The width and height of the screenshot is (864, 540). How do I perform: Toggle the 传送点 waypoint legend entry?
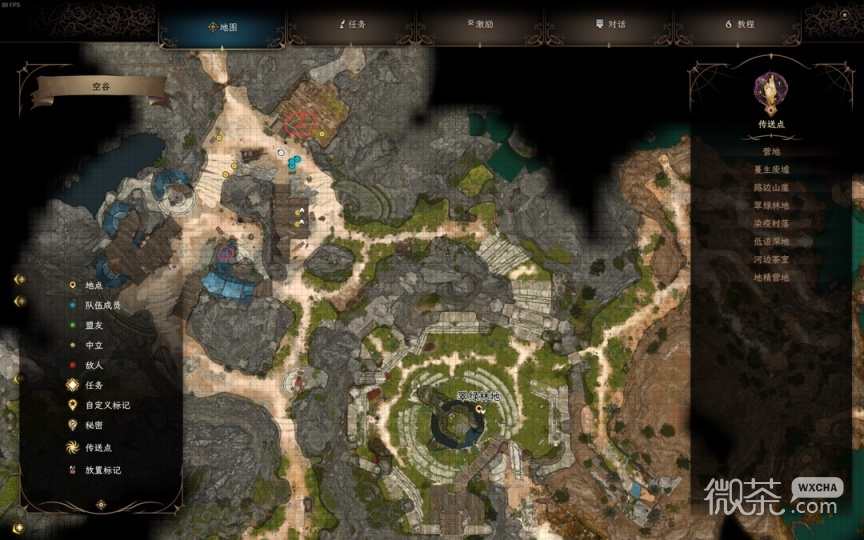tap(99, 448)
